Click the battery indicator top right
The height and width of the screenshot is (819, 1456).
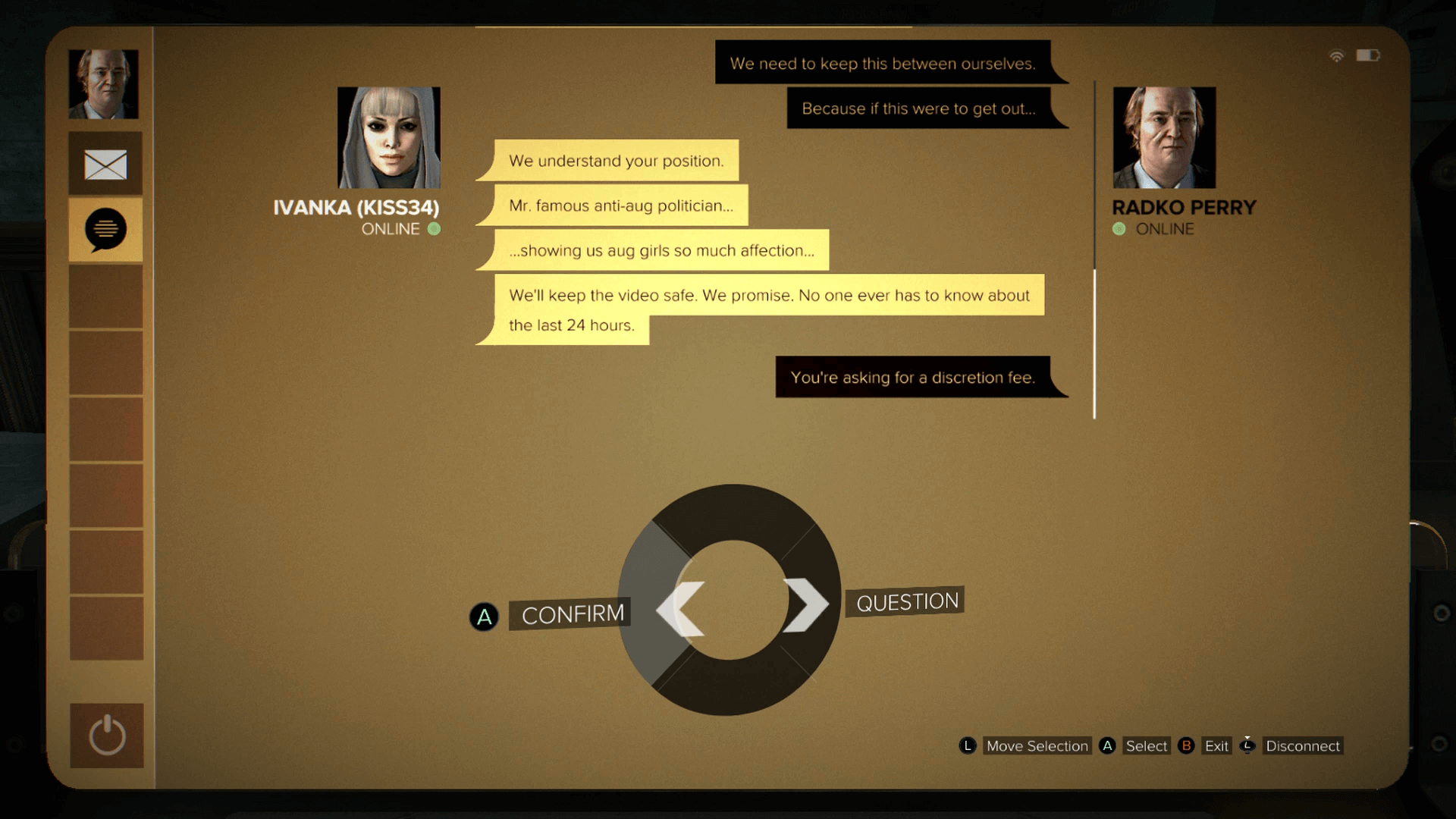[1370, 55]
